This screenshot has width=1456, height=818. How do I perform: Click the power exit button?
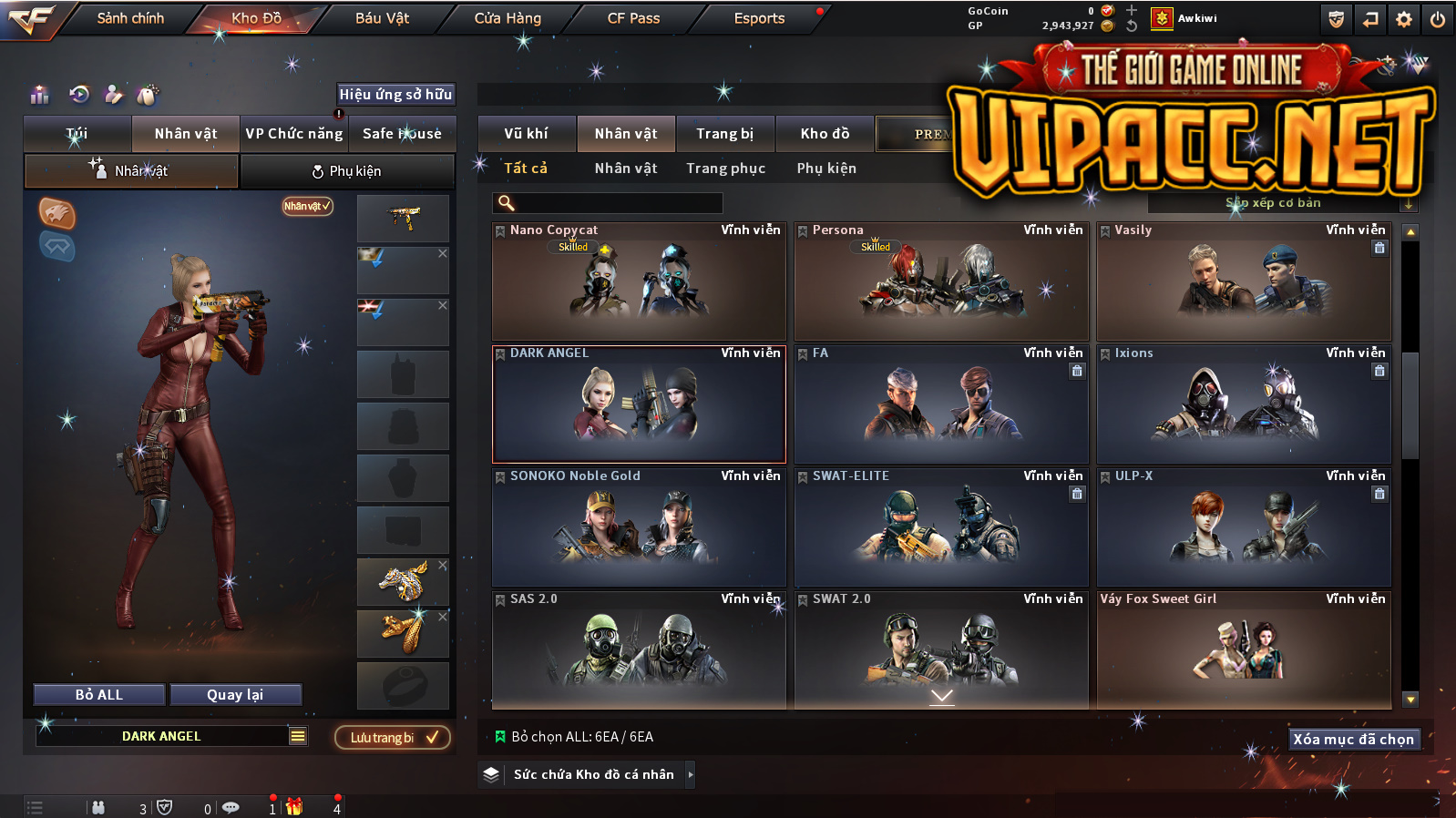point(1438,19)
